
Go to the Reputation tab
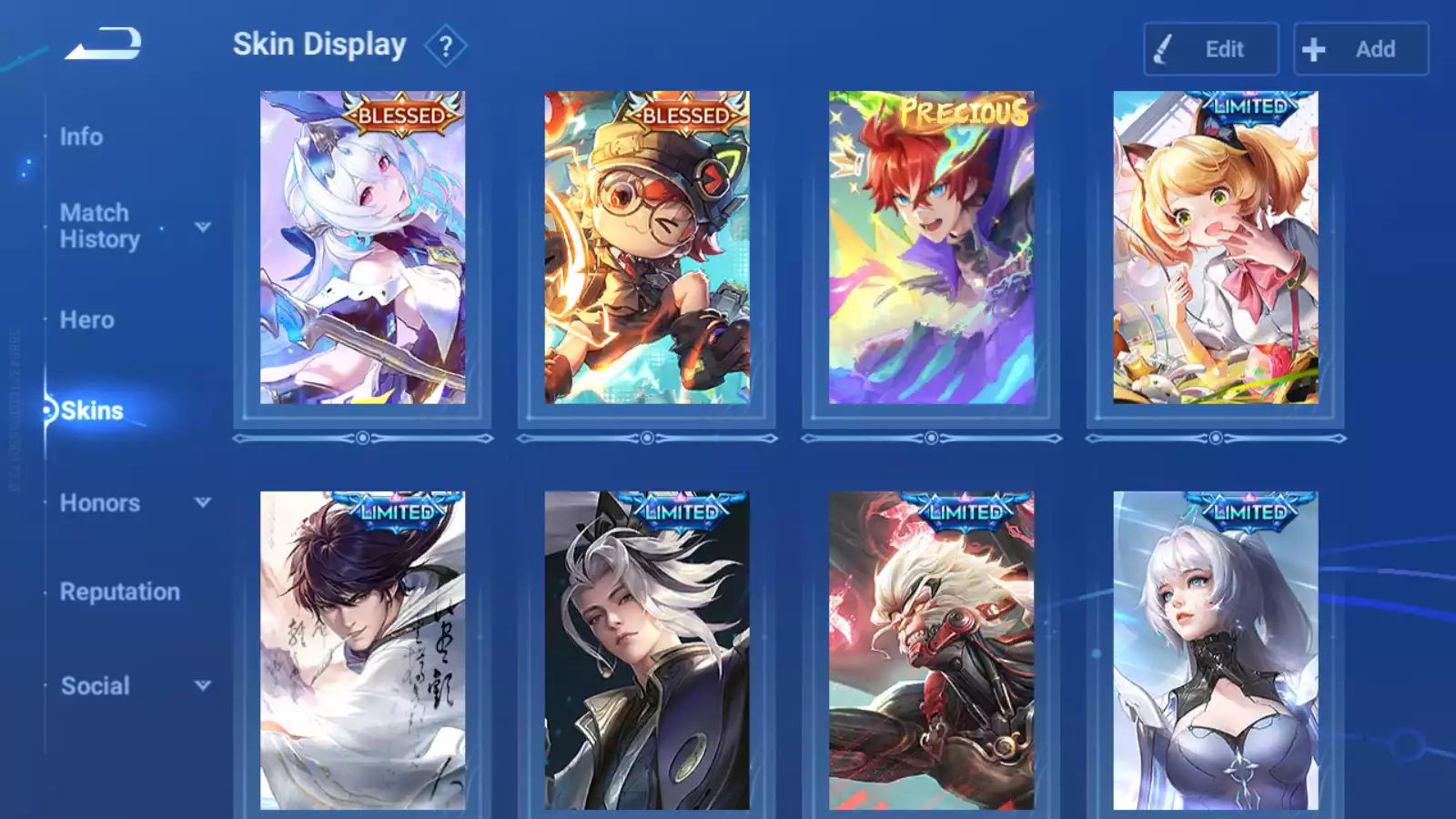(119, 591)
